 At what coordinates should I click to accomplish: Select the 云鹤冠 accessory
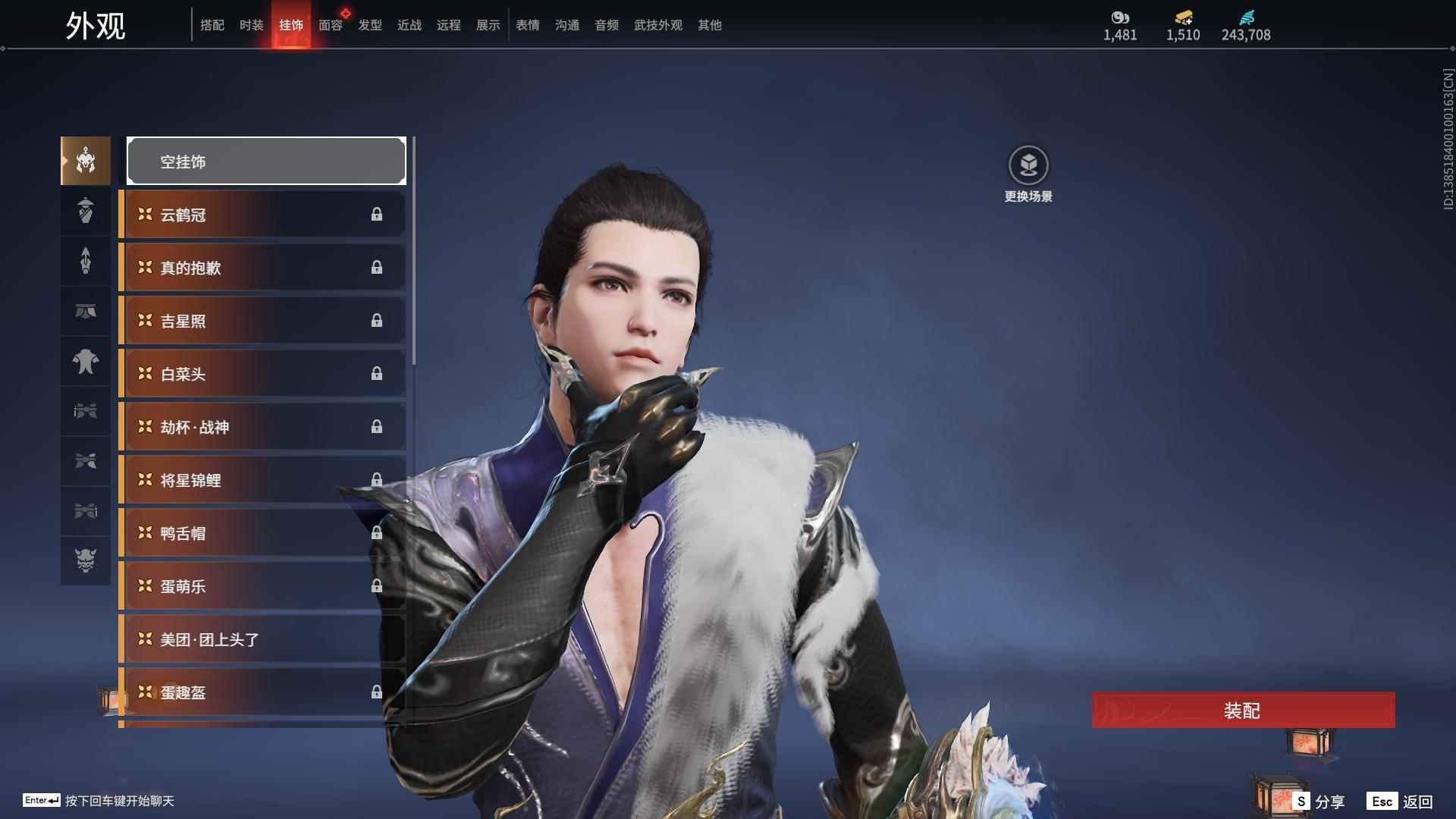click(x=262, y=215)
